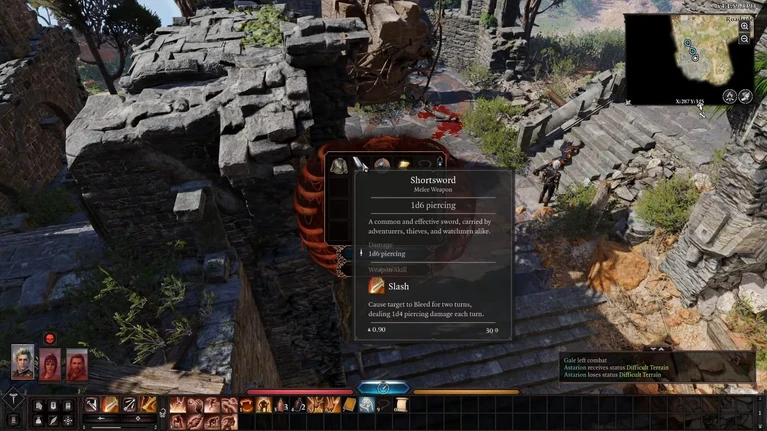Click the red status icon above portraits
The width and height of the screenshot is (767, 431).
[49, 338]
